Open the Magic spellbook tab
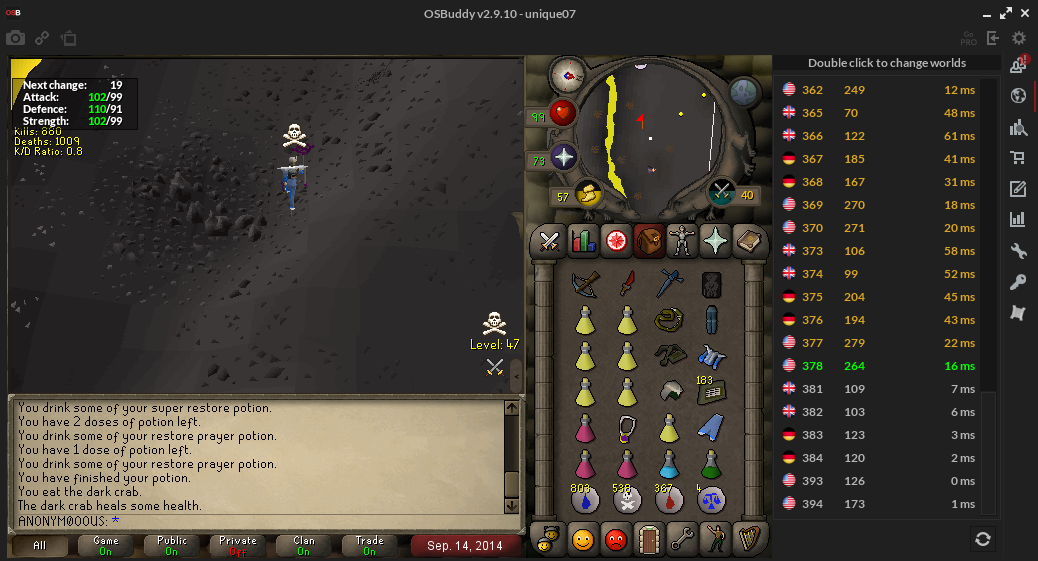This screenshot has width=1038, height=561. click(x=748, y=240)
